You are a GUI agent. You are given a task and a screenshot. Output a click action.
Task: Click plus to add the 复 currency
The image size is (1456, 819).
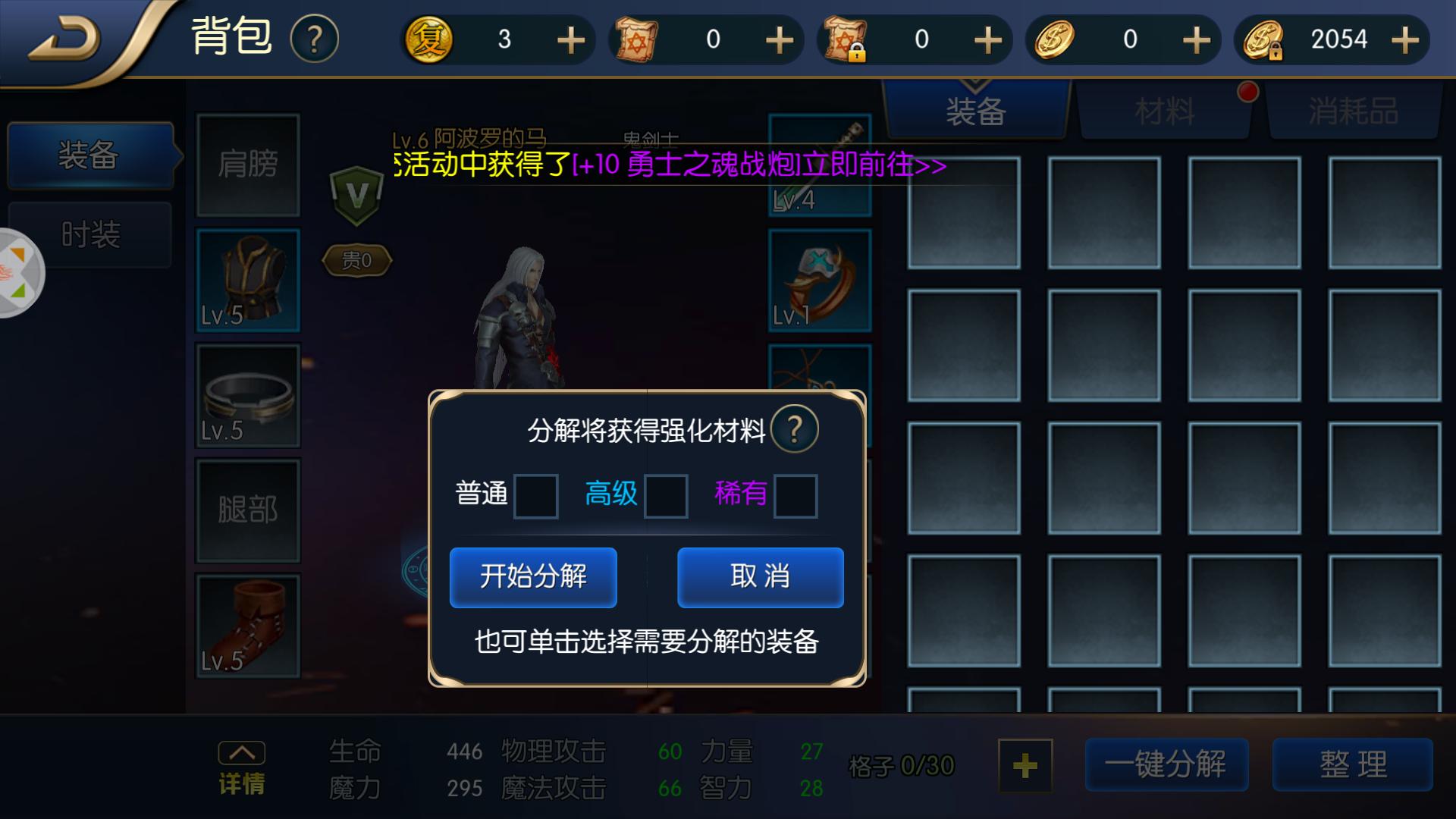(570, 39)
